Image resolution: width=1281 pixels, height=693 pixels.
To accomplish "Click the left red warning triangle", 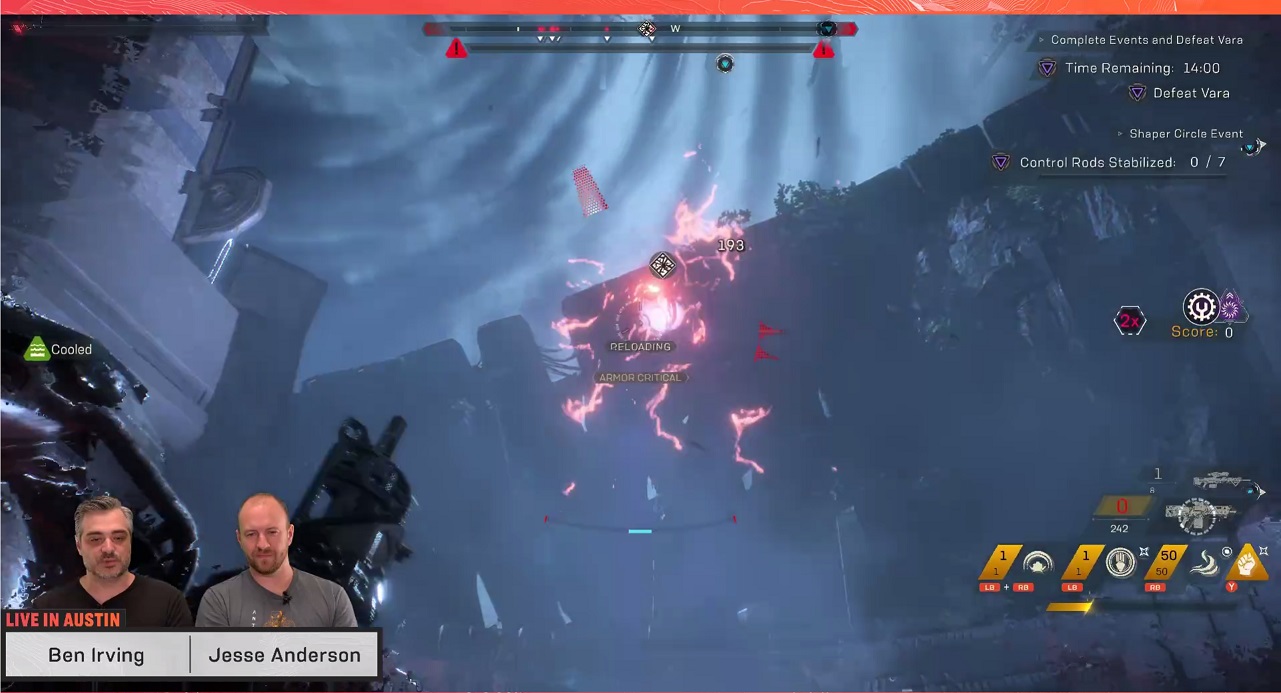I will 457,48.
